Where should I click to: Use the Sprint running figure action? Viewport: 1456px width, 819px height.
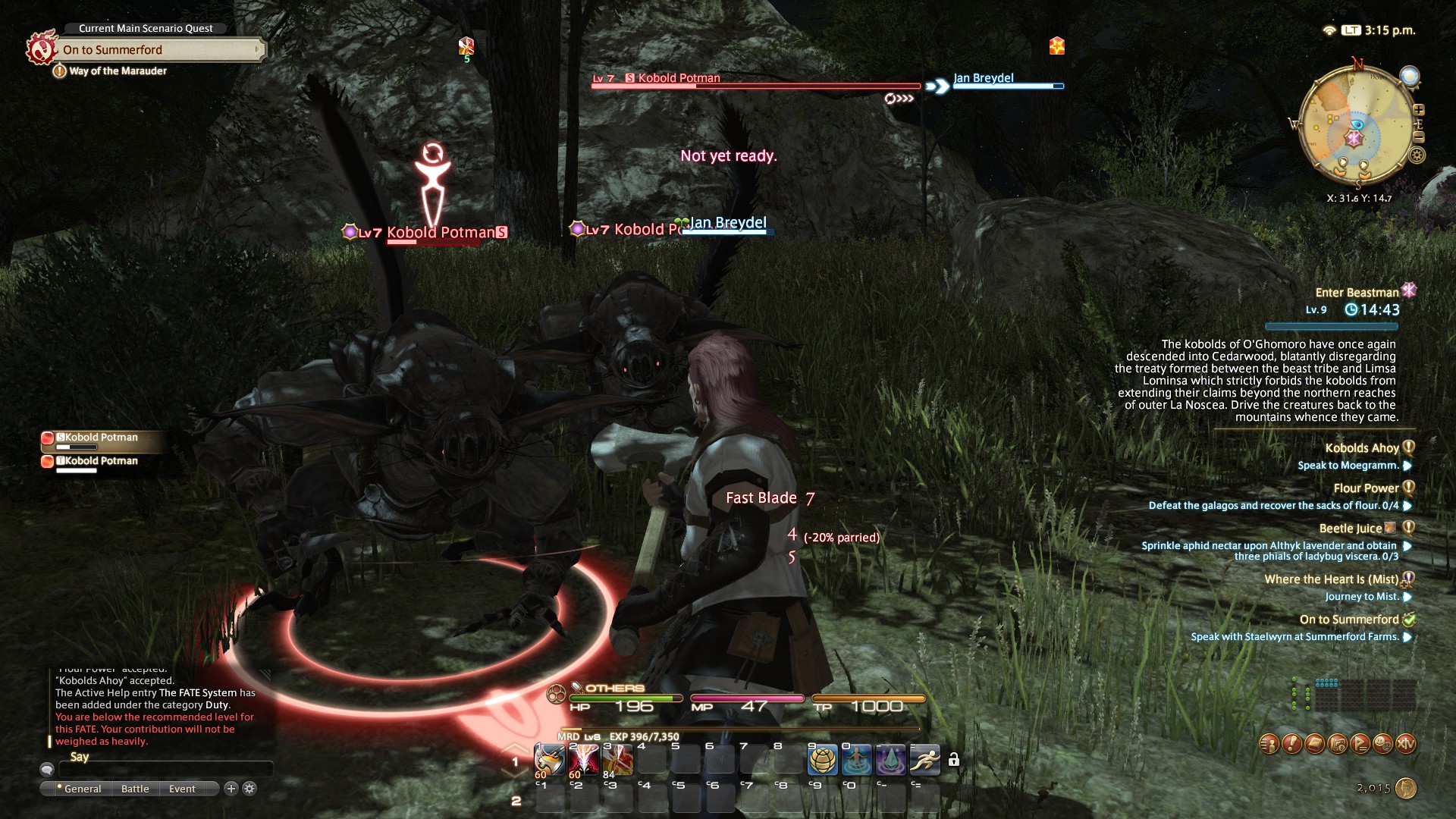pos(924,760)
